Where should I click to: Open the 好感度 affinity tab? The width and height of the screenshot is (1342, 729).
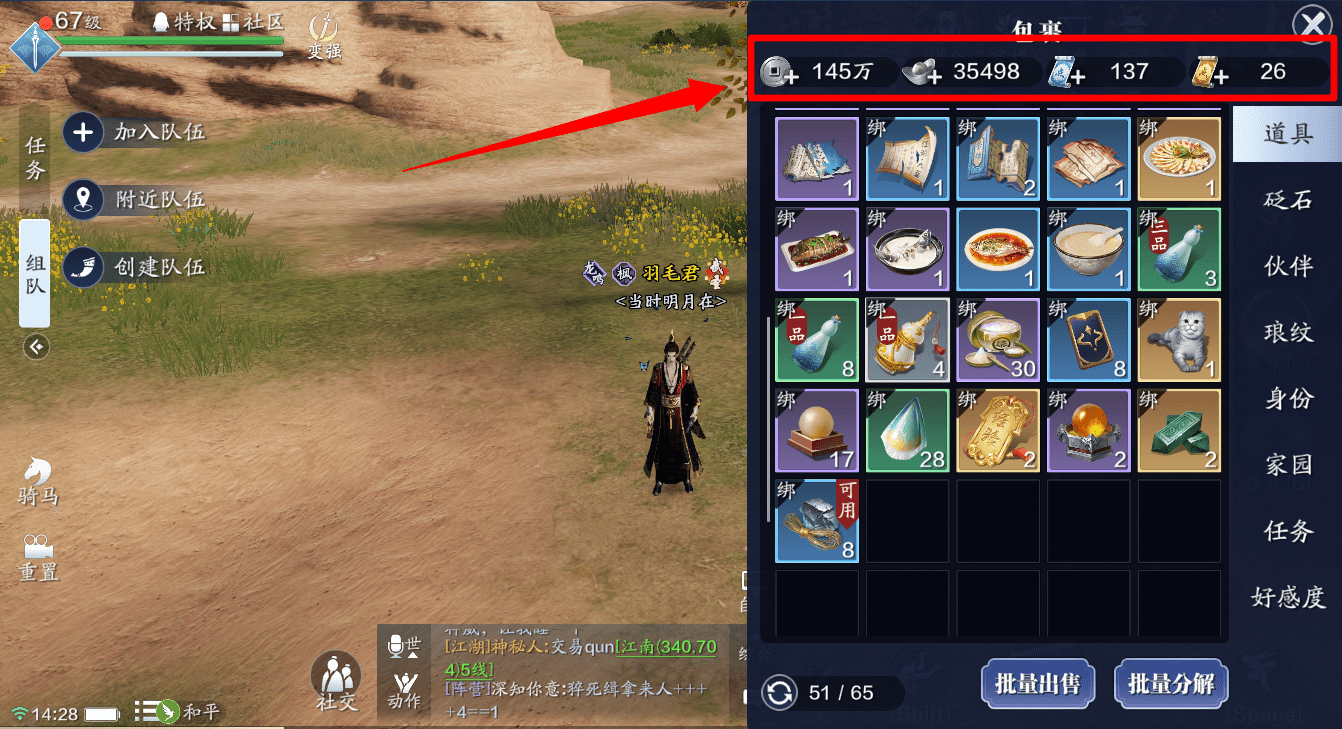[1287, 597]
